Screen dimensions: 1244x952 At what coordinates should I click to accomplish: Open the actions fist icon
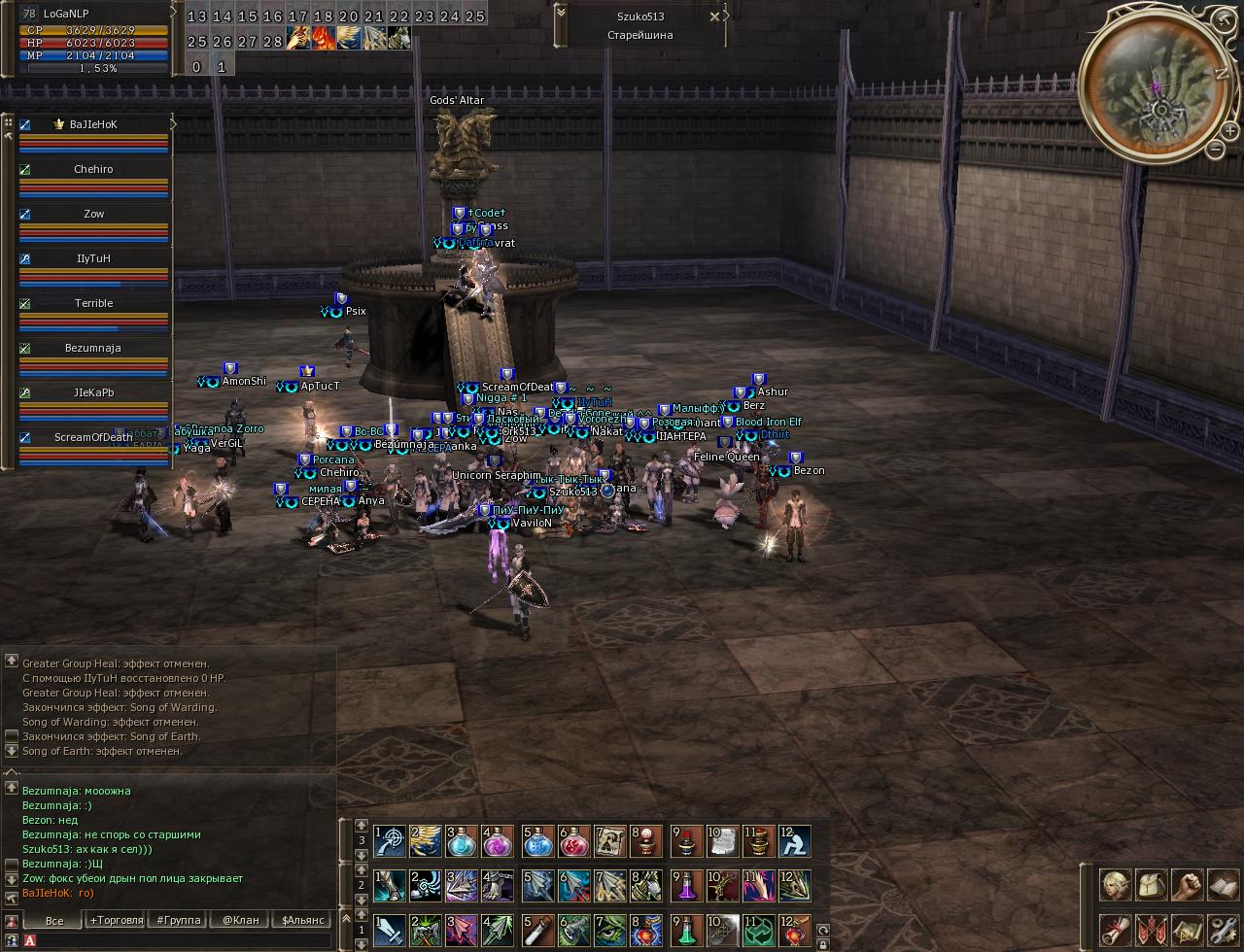pyautogui.click(x=1187, y=885)
